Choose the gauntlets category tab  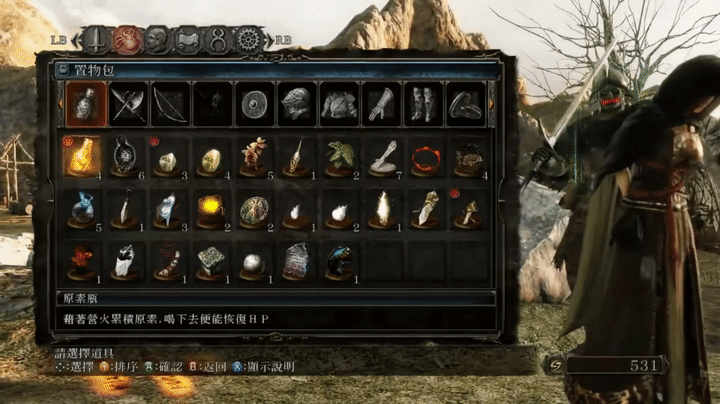tap(380, 104)
